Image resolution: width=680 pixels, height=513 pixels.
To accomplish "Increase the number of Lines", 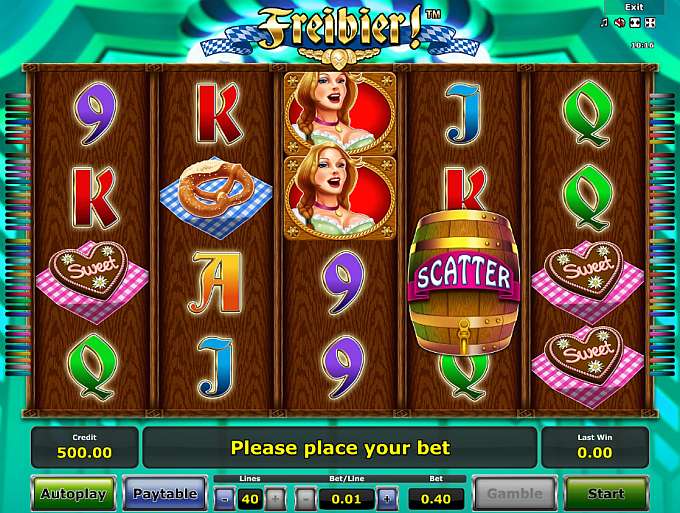I will 275,497.
